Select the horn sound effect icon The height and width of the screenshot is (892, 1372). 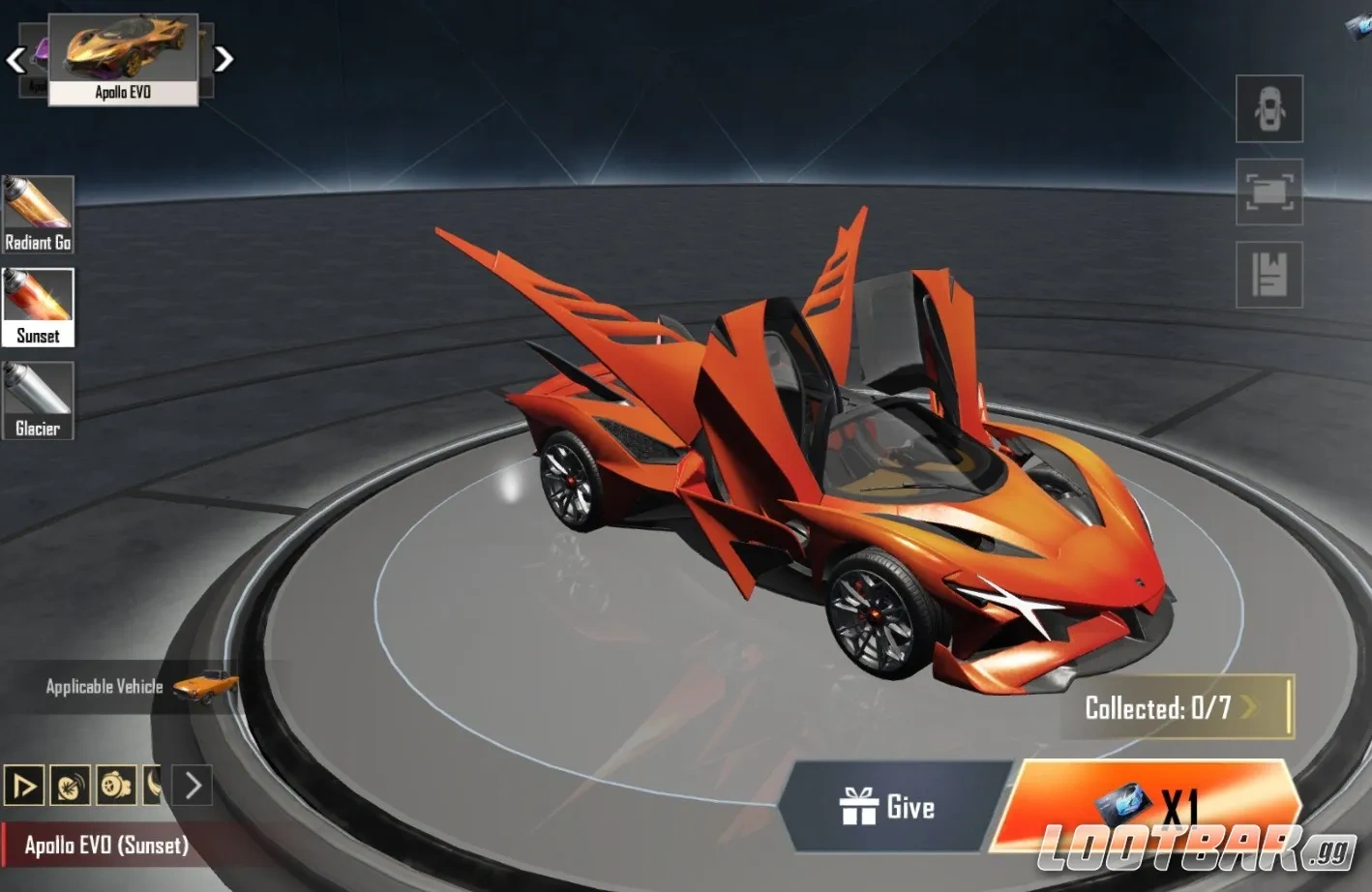(x=70, y=786)
